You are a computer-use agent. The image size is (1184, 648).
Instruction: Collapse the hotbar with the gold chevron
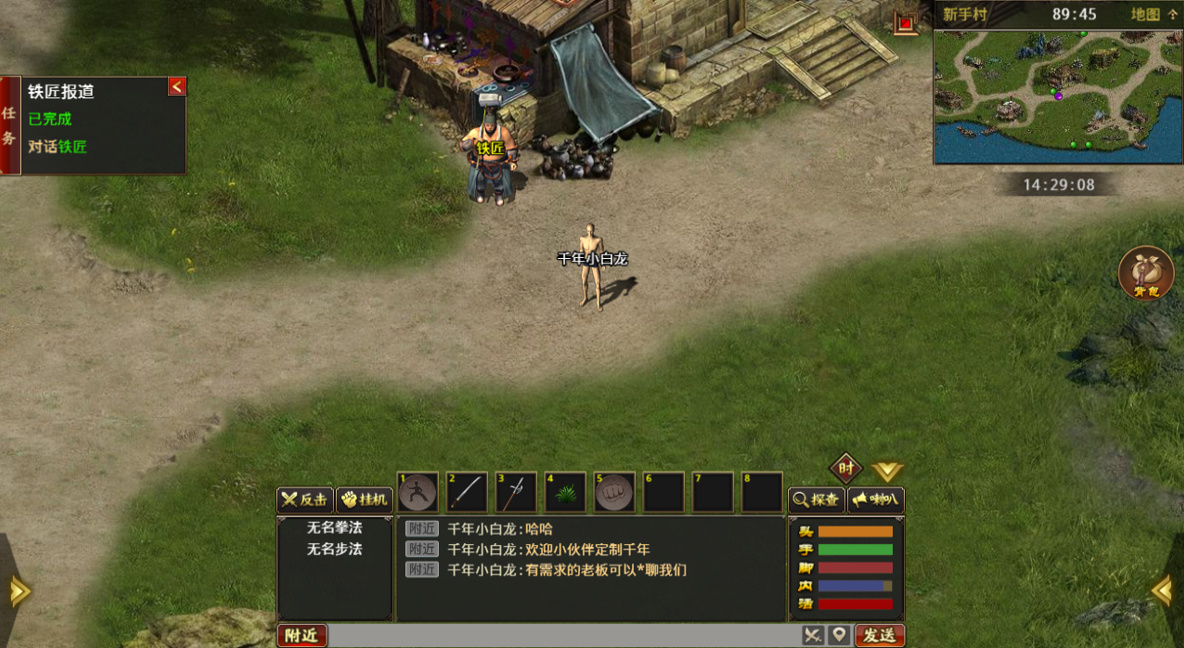click(887, 471)
